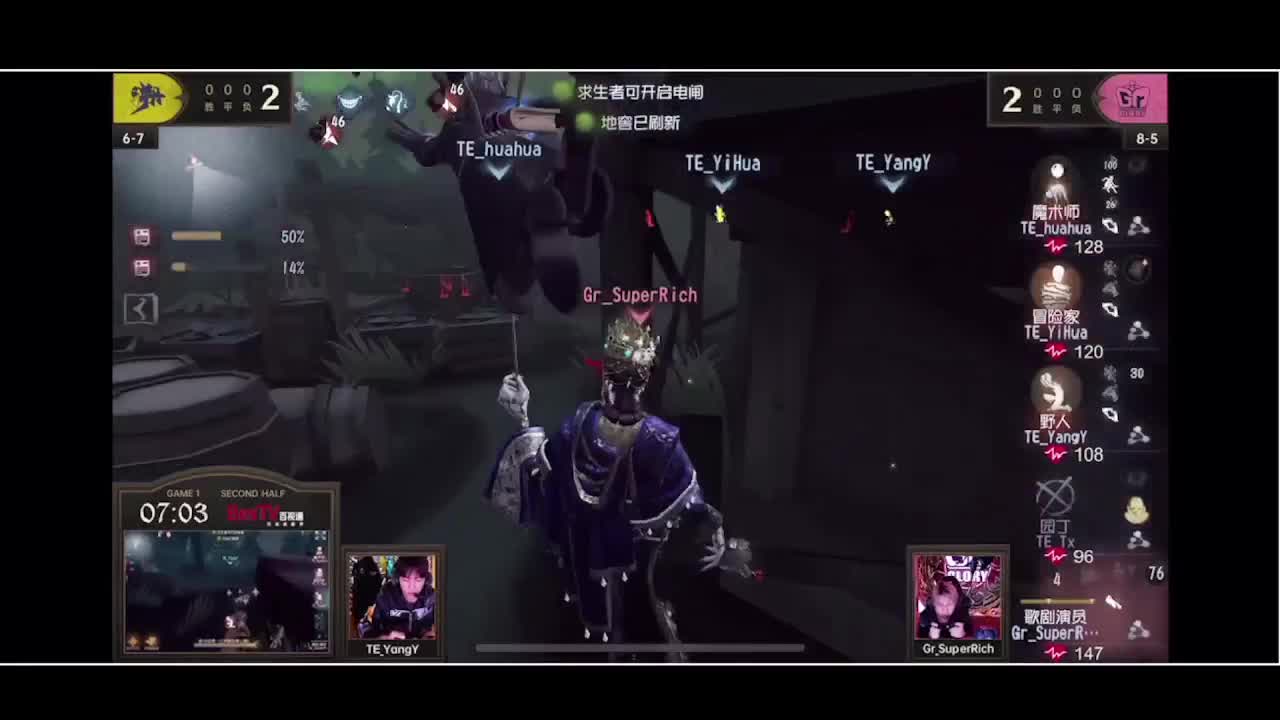Click the Opera Singer Gr_SuperRich ability icon
Screen dimensions: 1280x720
pyautogui.click(x=1113, y=601)
